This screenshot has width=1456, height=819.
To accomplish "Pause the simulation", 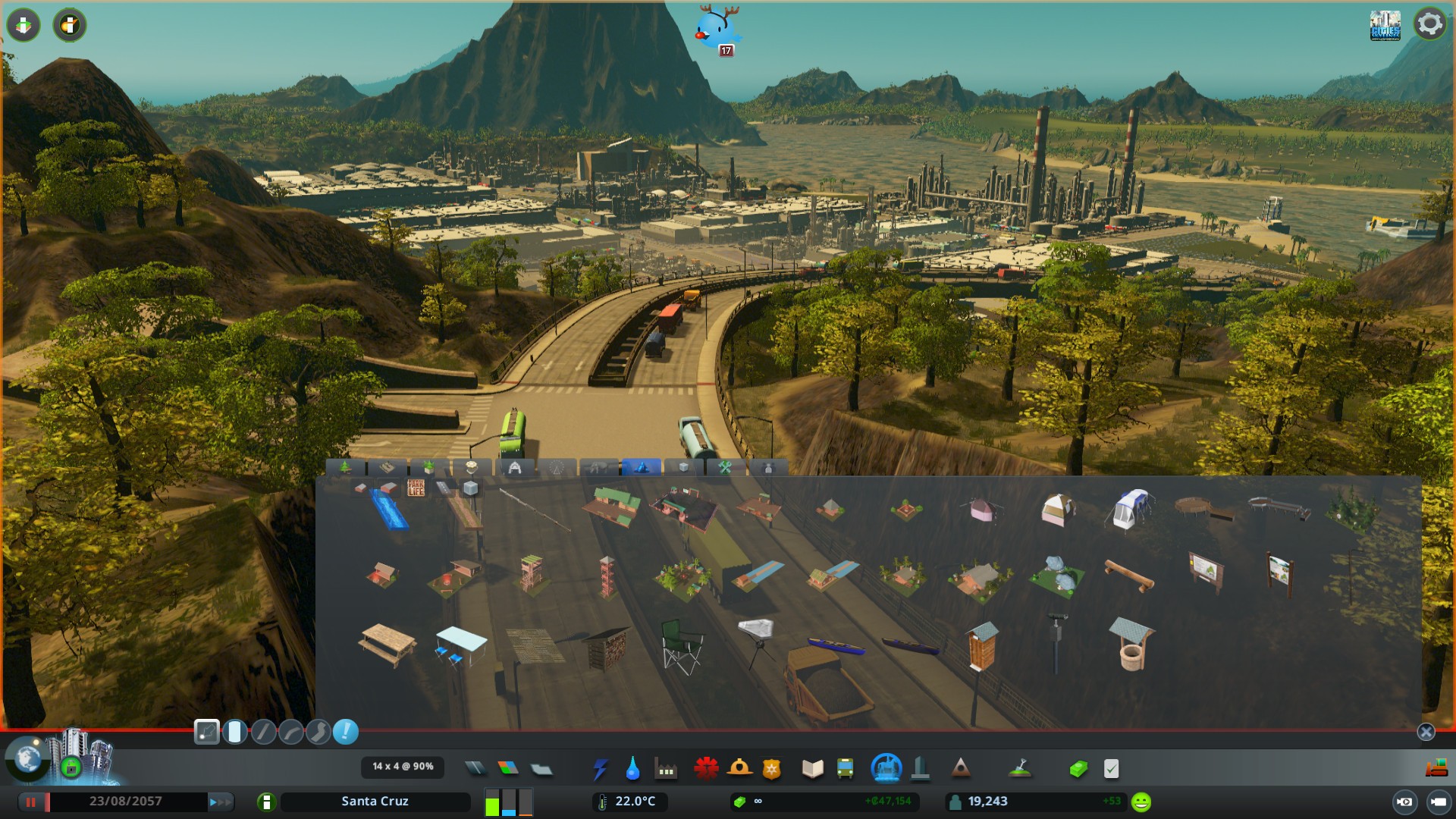I will (31, 802).
